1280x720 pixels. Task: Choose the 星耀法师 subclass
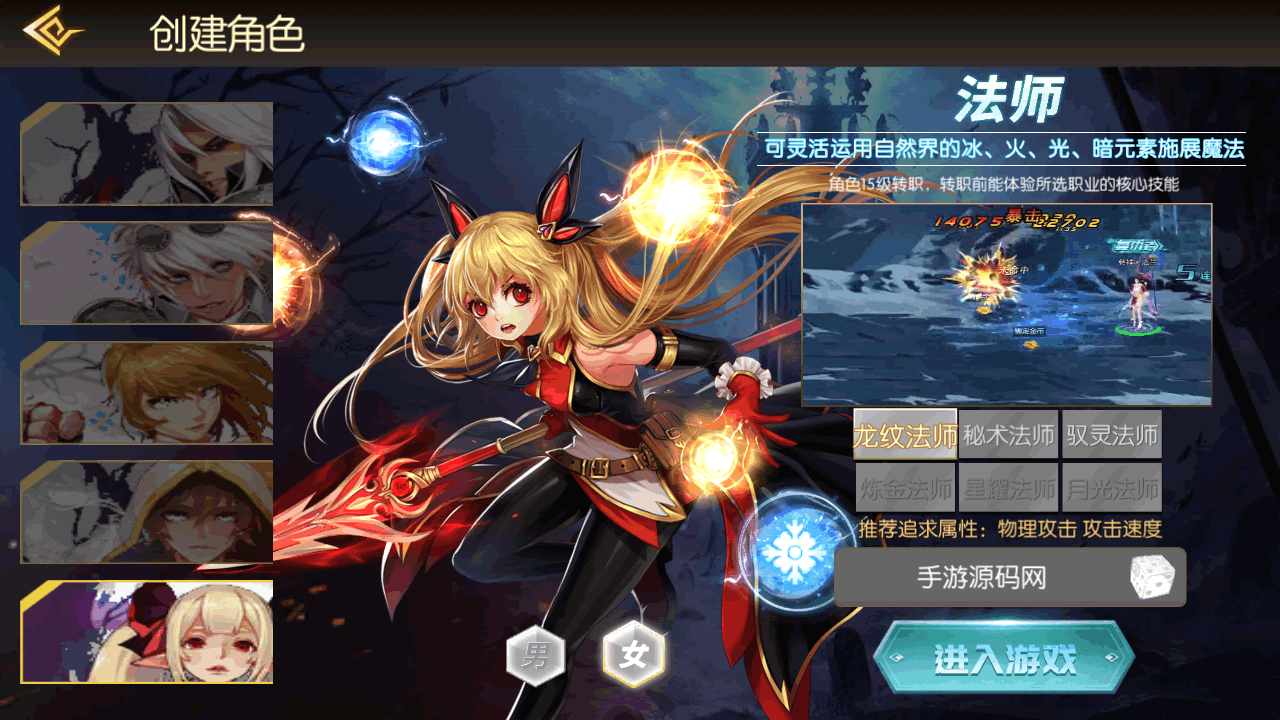(1008, 488)
